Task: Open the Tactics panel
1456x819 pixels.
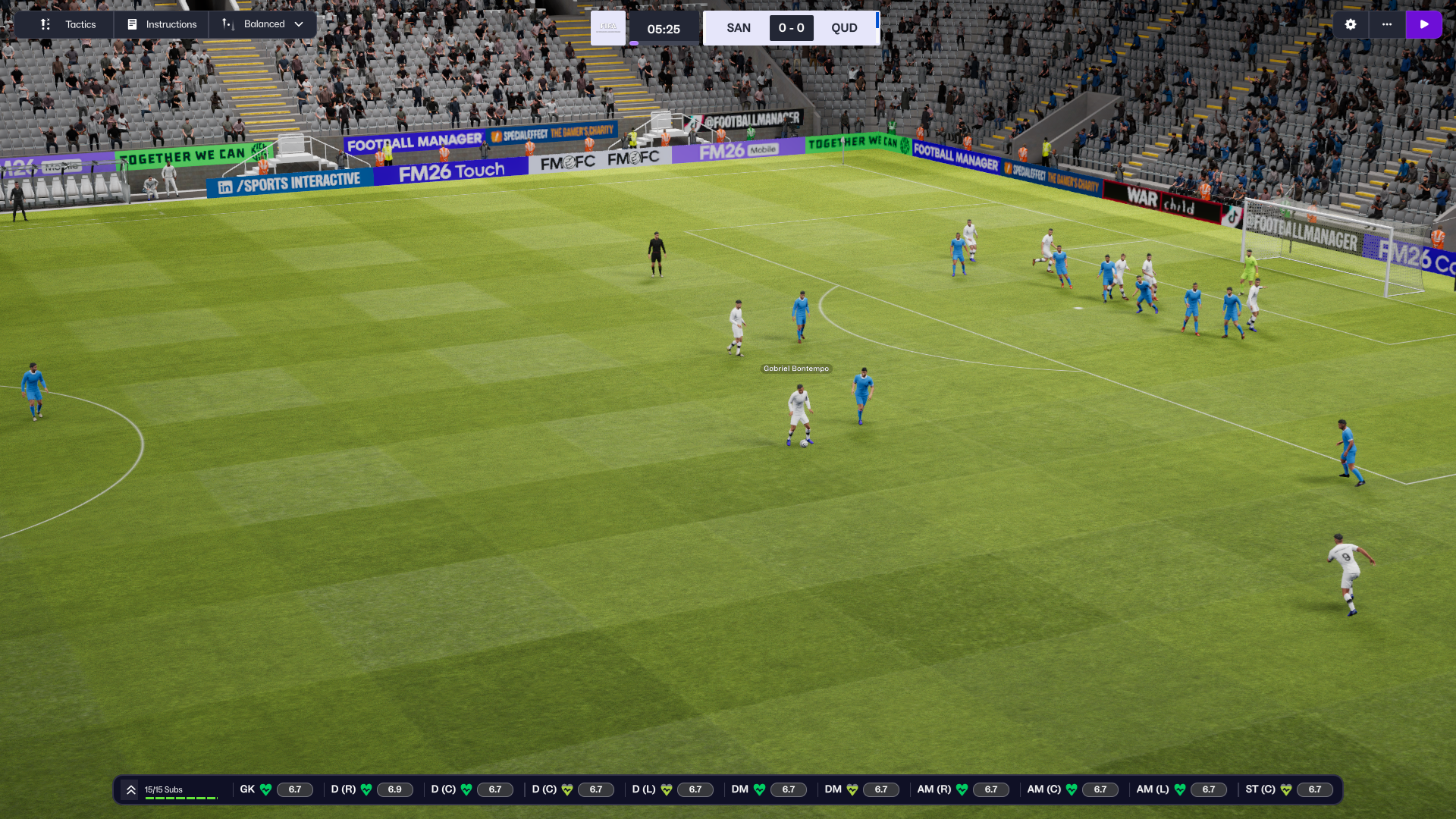Action: click(x=68, y=24)
